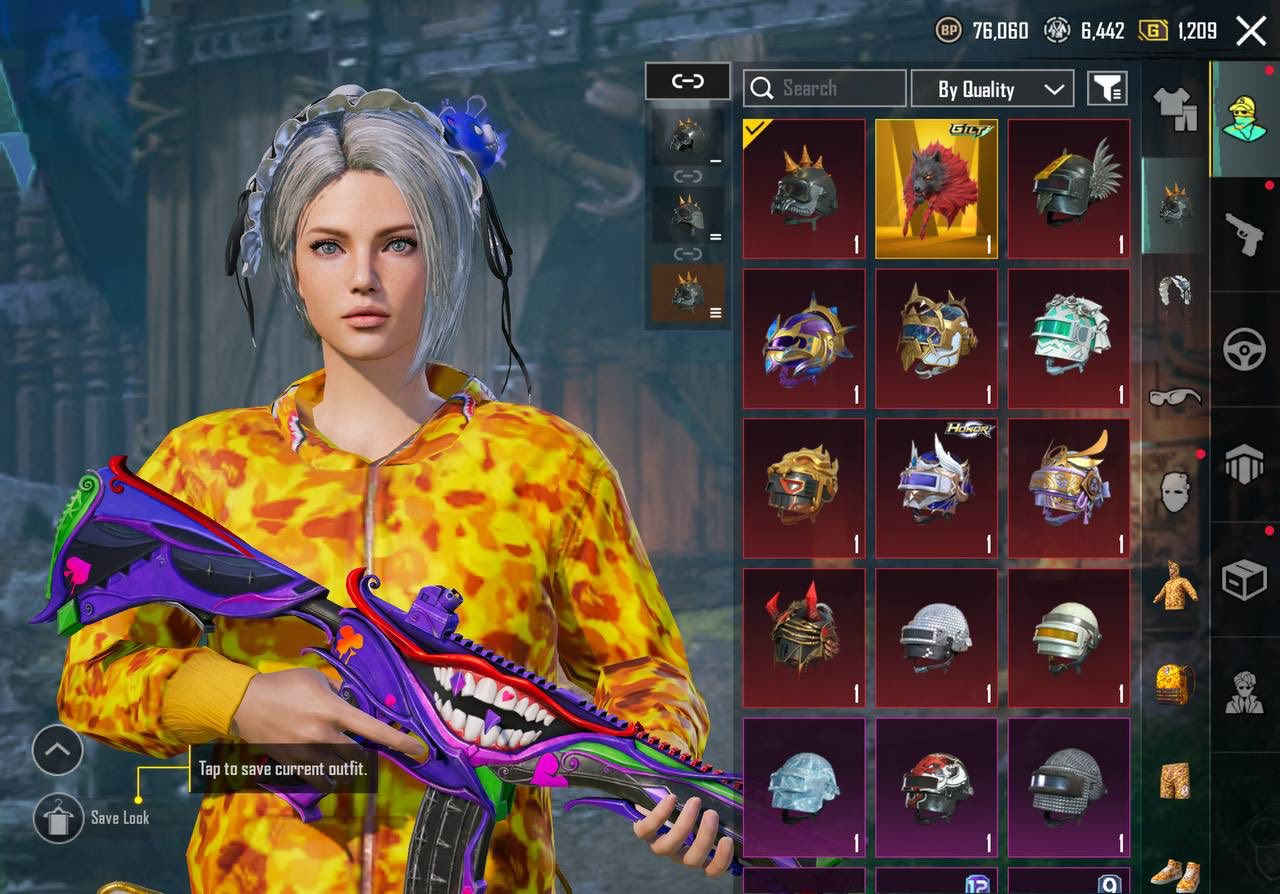Viewport: 1280px width, 894px height.
Task: Choose the winged yellow-visor helmet
Action: coord(1068,189)
